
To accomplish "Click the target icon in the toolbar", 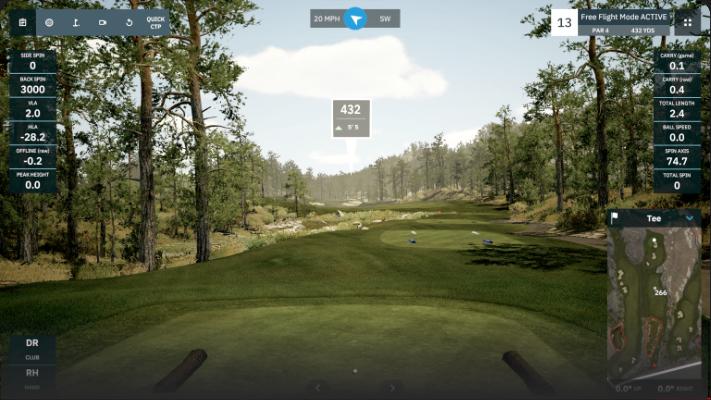I will (x=49, y=22).
